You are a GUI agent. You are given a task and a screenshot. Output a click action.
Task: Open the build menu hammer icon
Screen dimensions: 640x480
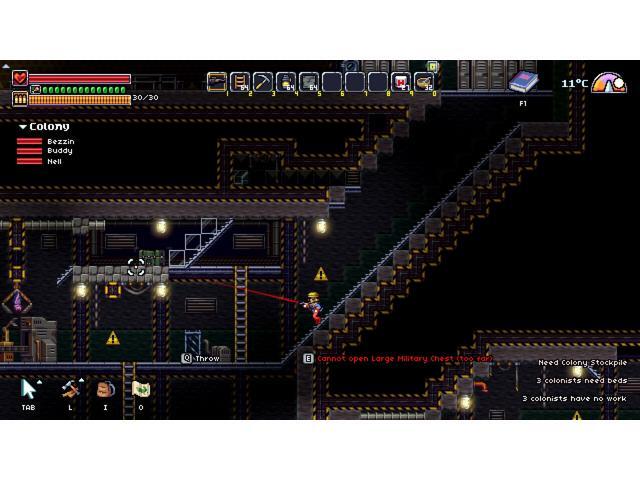coord(70,388)
